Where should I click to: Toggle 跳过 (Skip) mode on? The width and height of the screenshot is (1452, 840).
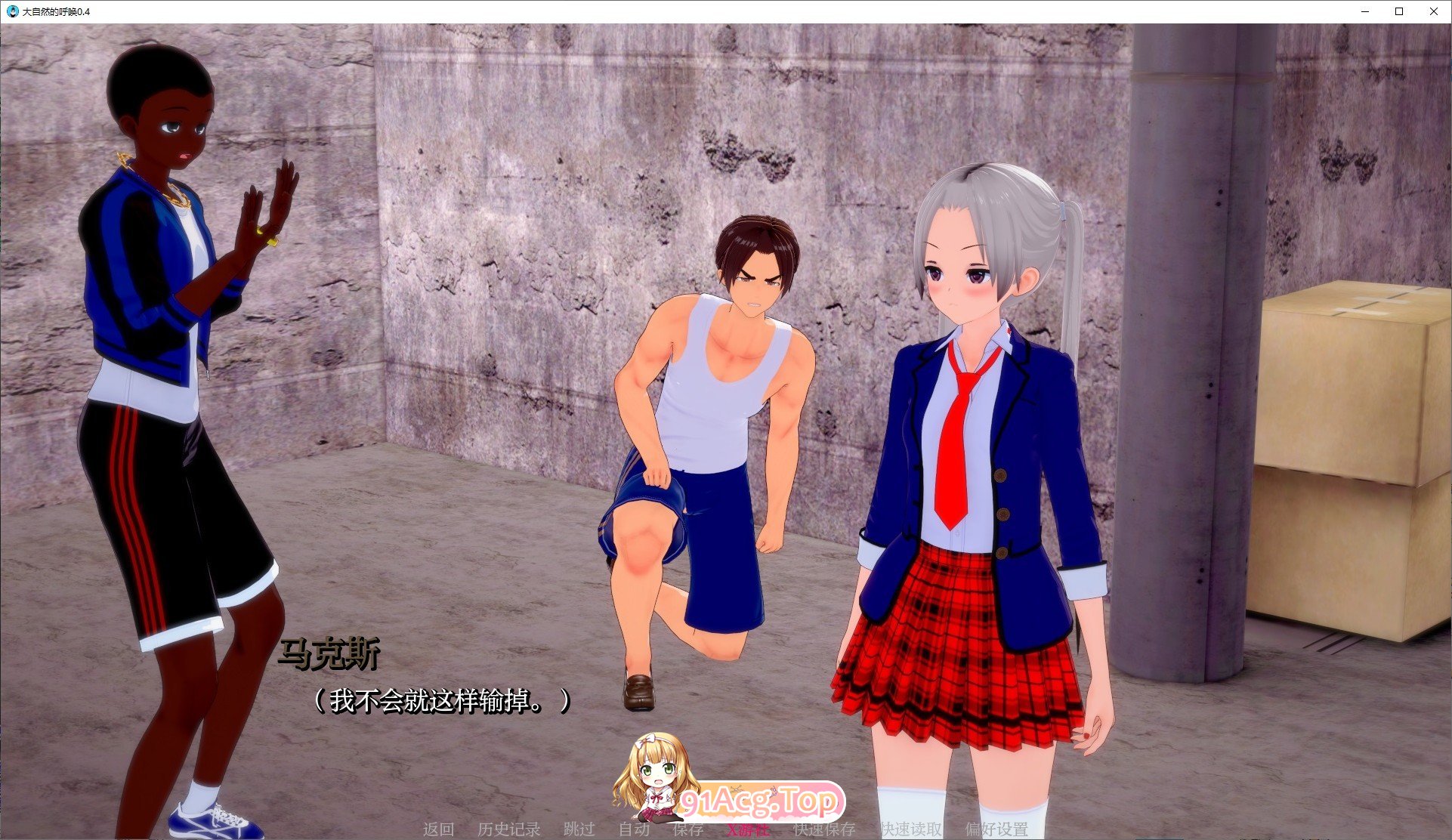coord(578,829)
